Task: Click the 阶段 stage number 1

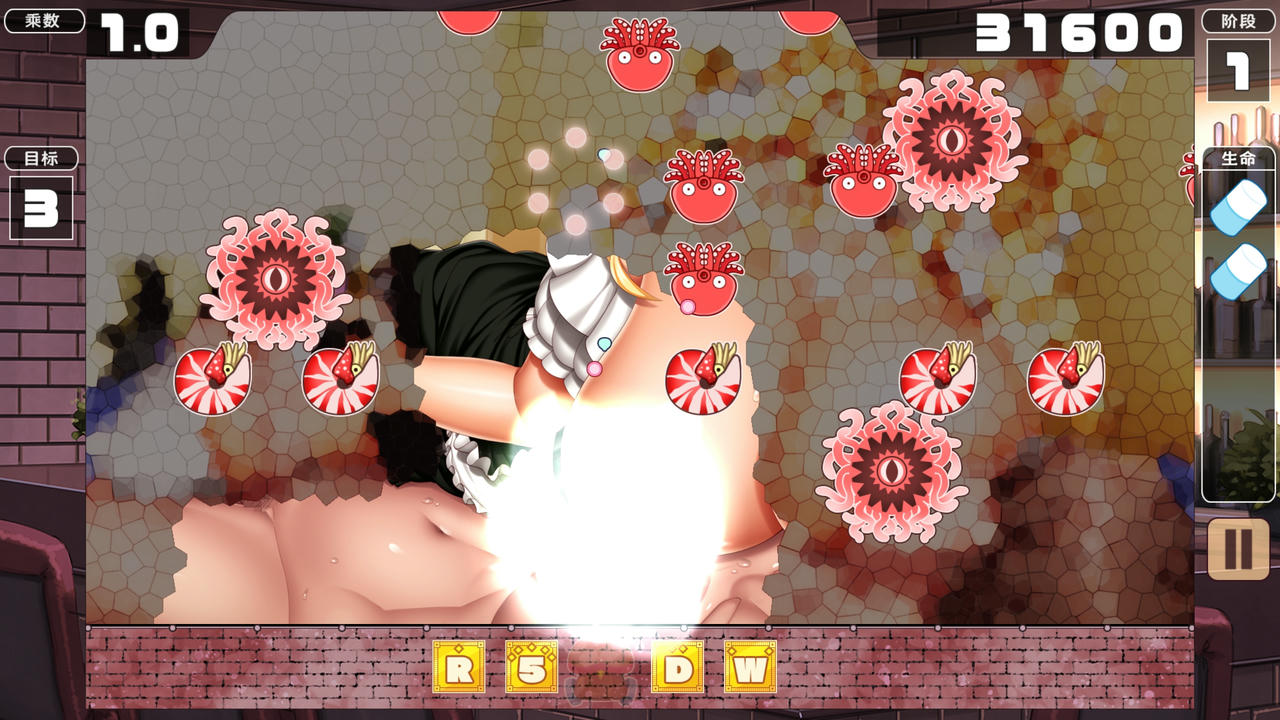Action: tap(1237, 69)
